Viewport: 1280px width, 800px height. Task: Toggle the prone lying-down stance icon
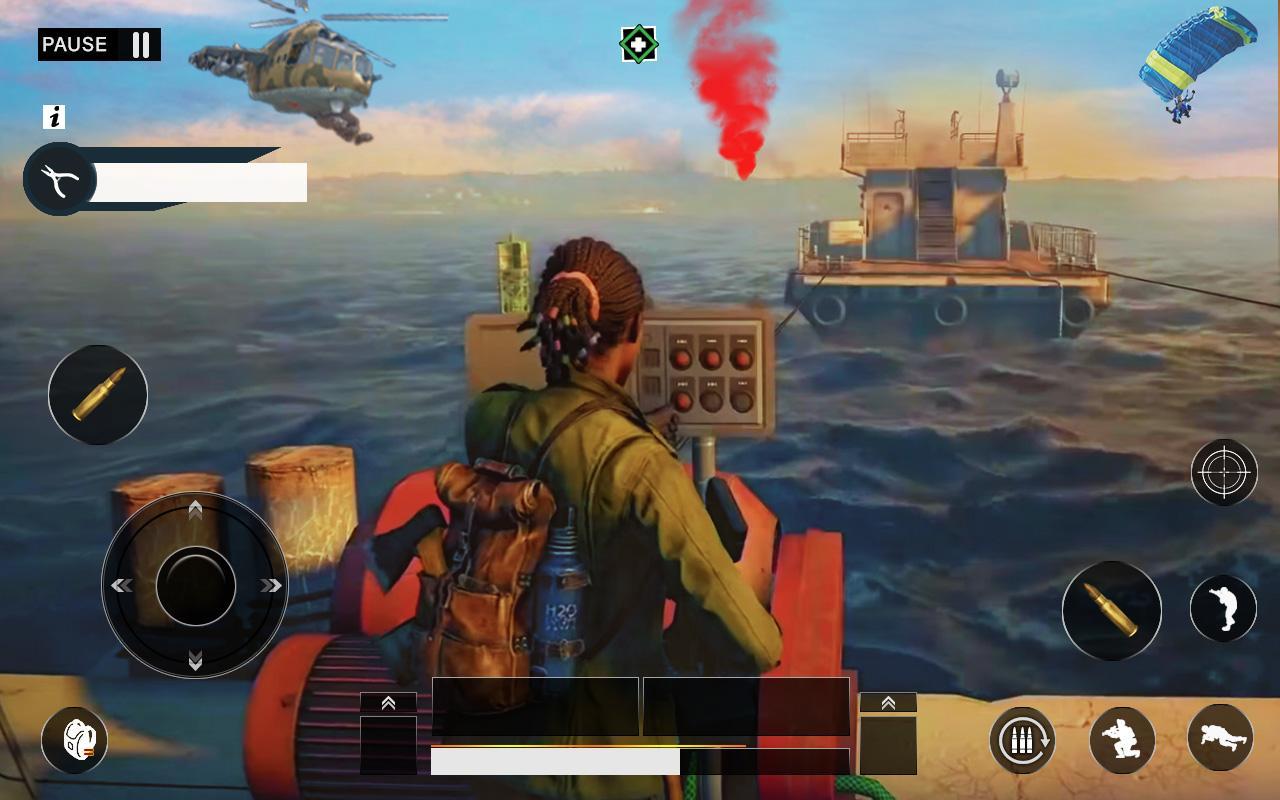(1219, 740)
